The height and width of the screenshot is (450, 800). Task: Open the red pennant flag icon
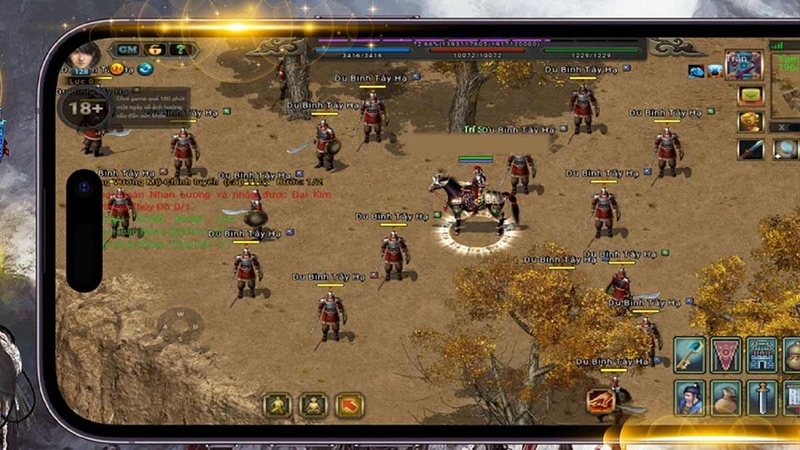(725, 353)
